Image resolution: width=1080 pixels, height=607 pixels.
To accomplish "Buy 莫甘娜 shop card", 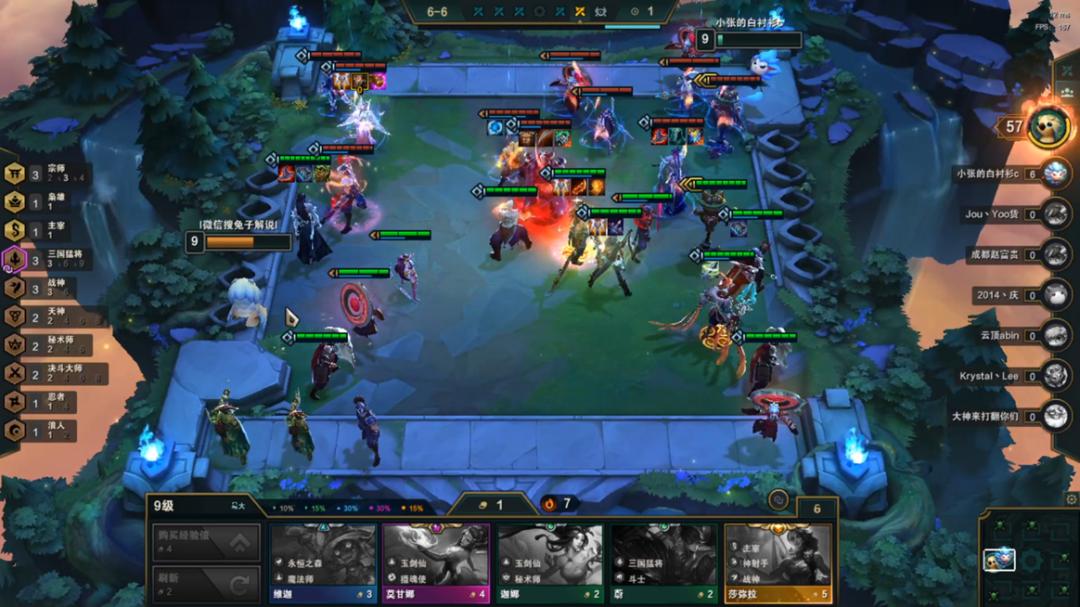I will pyautogui.click(x=436, y=562).
